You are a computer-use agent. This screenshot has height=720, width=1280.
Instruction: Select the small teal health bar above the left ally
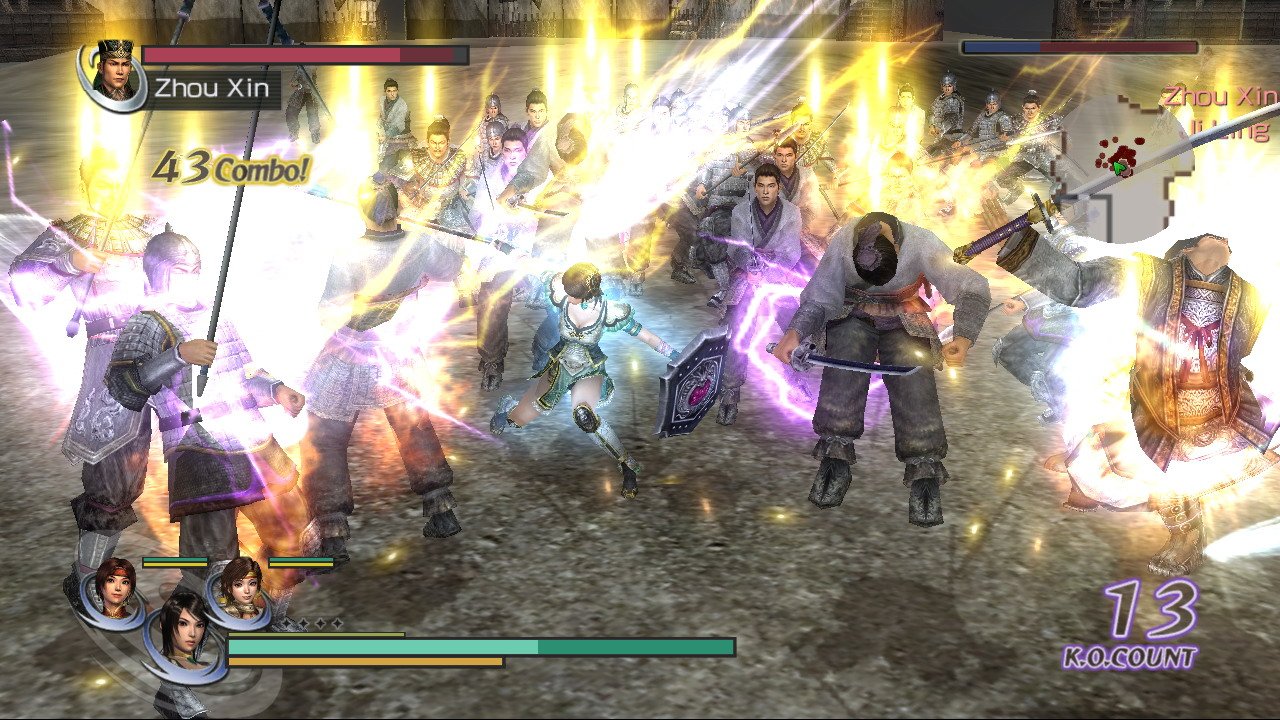pyautogui.click(x=175, y=560)
